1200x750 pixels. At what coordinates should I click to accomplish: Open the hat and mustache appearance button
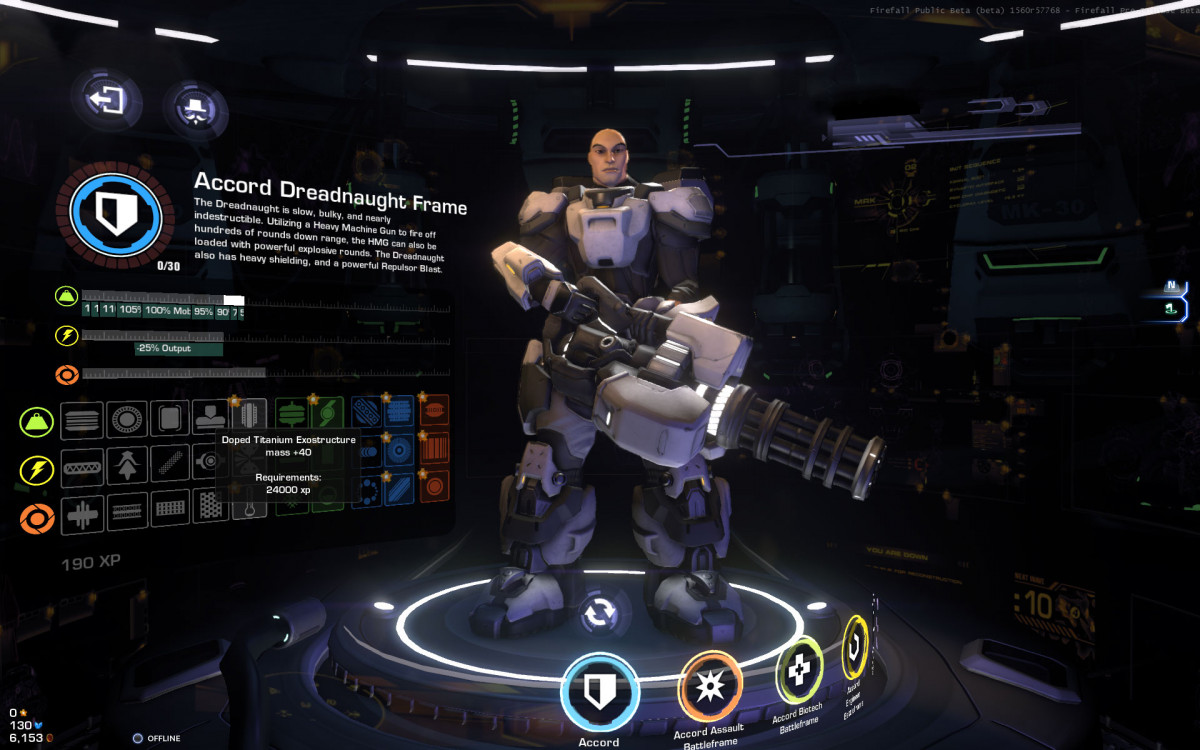[x=195, y=107]
